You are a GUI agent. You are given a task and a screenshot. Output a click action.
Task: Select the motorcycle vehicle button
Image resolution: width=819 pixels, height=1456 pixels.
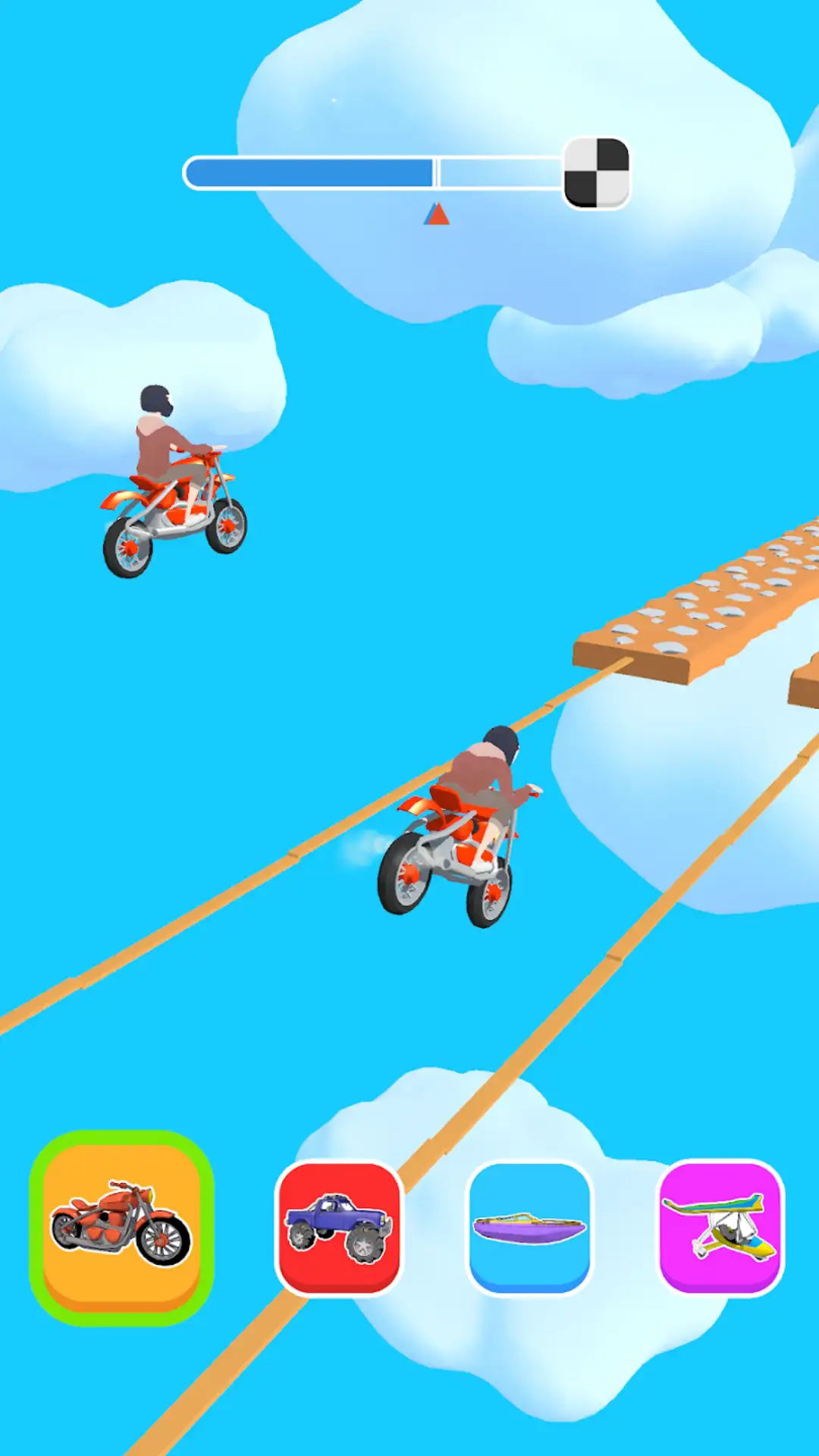point(121,1227)
